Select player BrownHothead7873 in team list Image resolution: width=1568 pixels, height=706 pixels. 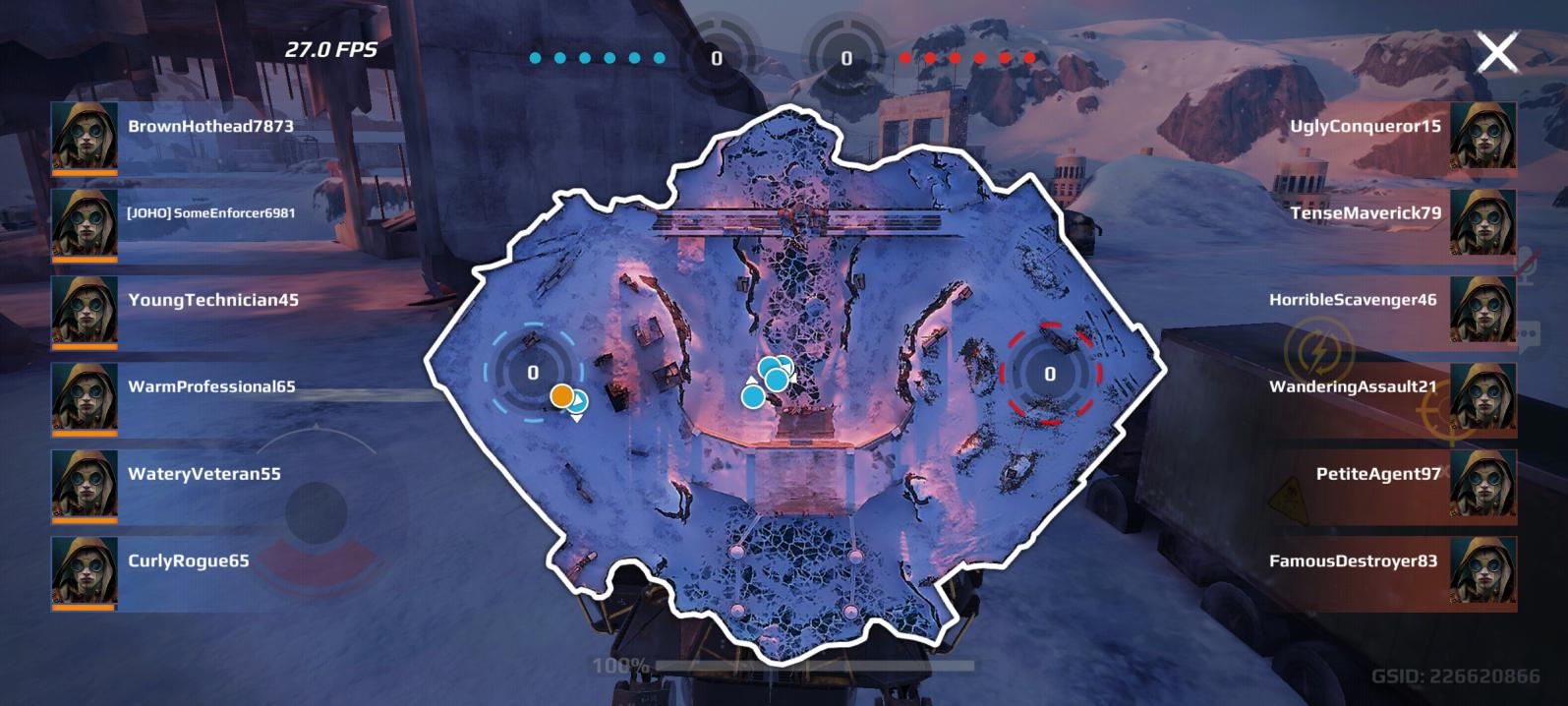coord(209,127)
